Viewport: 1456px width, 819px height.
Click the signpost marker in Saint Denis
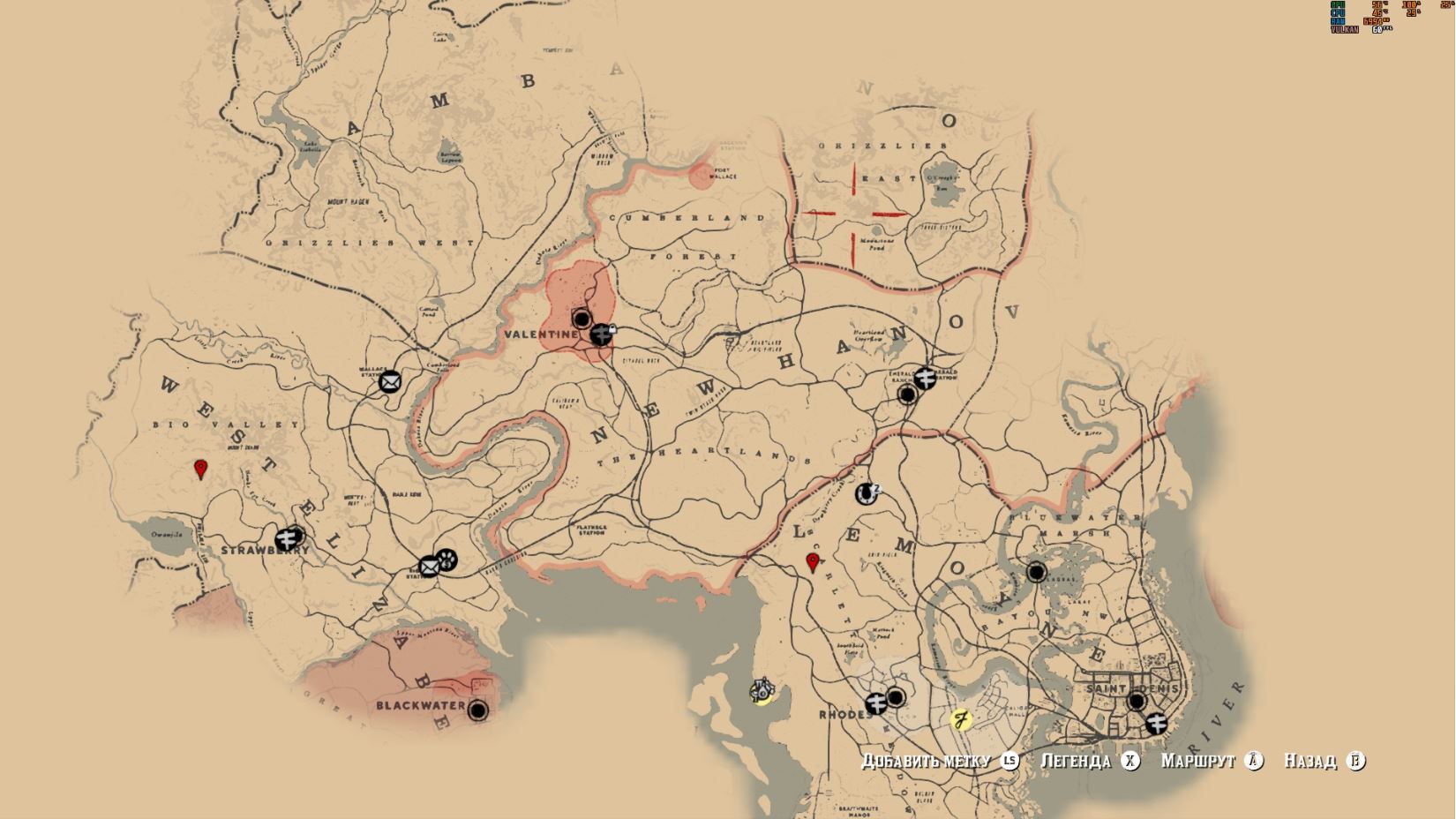pos(1156,724)
